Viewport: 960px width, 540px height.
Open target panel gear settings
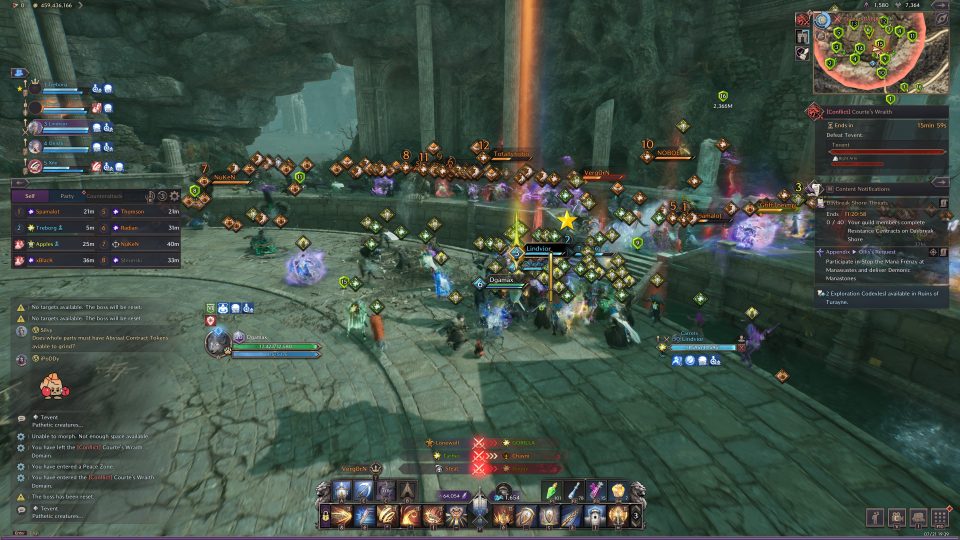(175, 196)
